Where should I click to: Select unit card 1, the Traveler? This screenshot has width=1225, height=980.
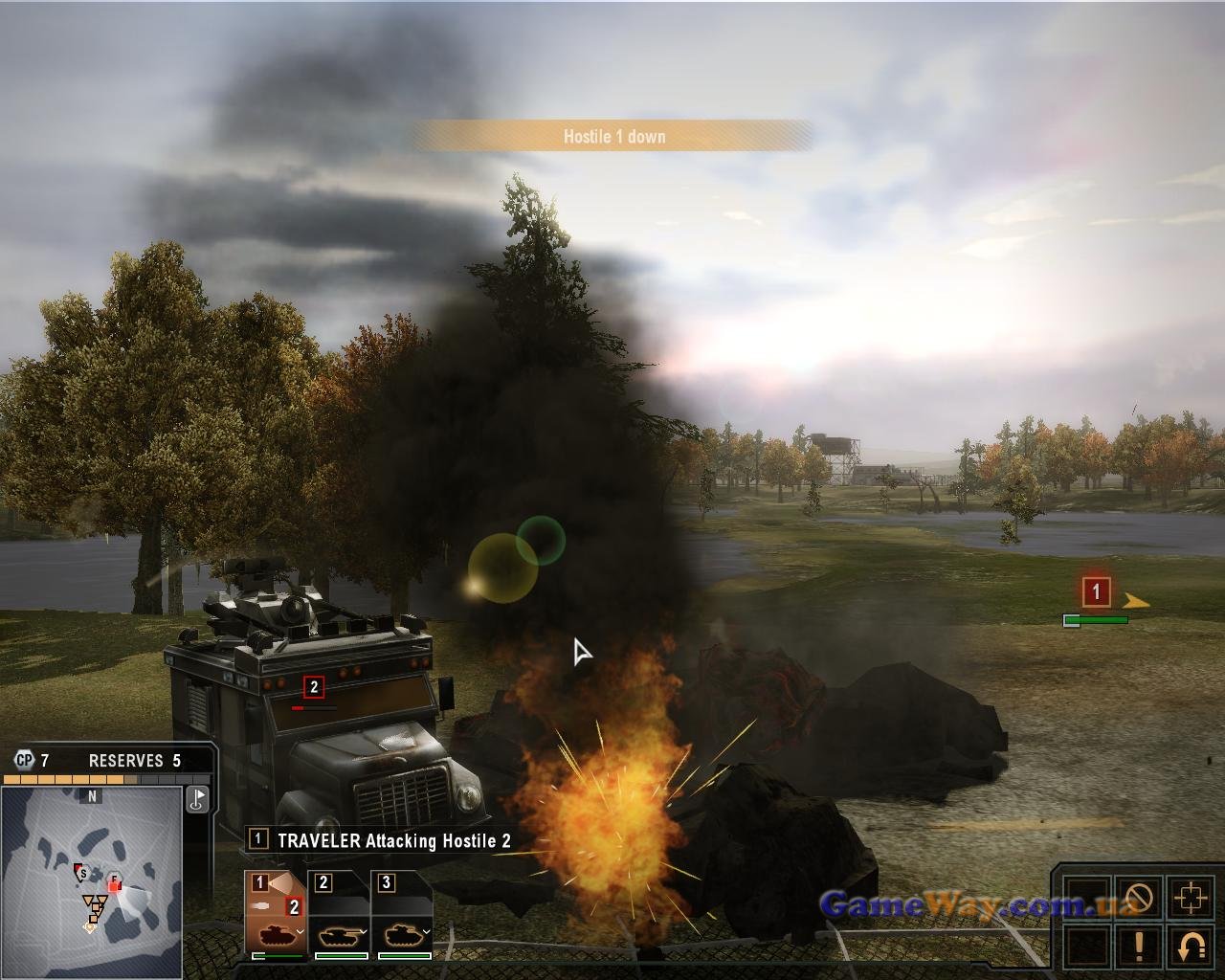[276, 913]
